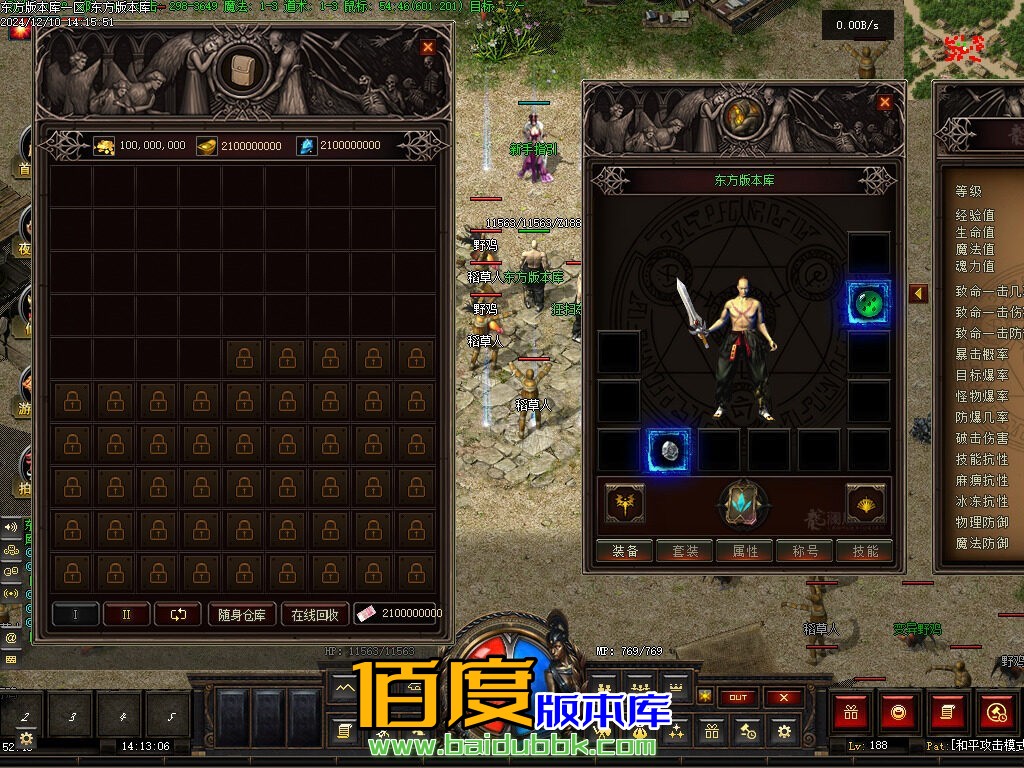Switch to bag page I
1024x768 pixels.
click(76, 614)
